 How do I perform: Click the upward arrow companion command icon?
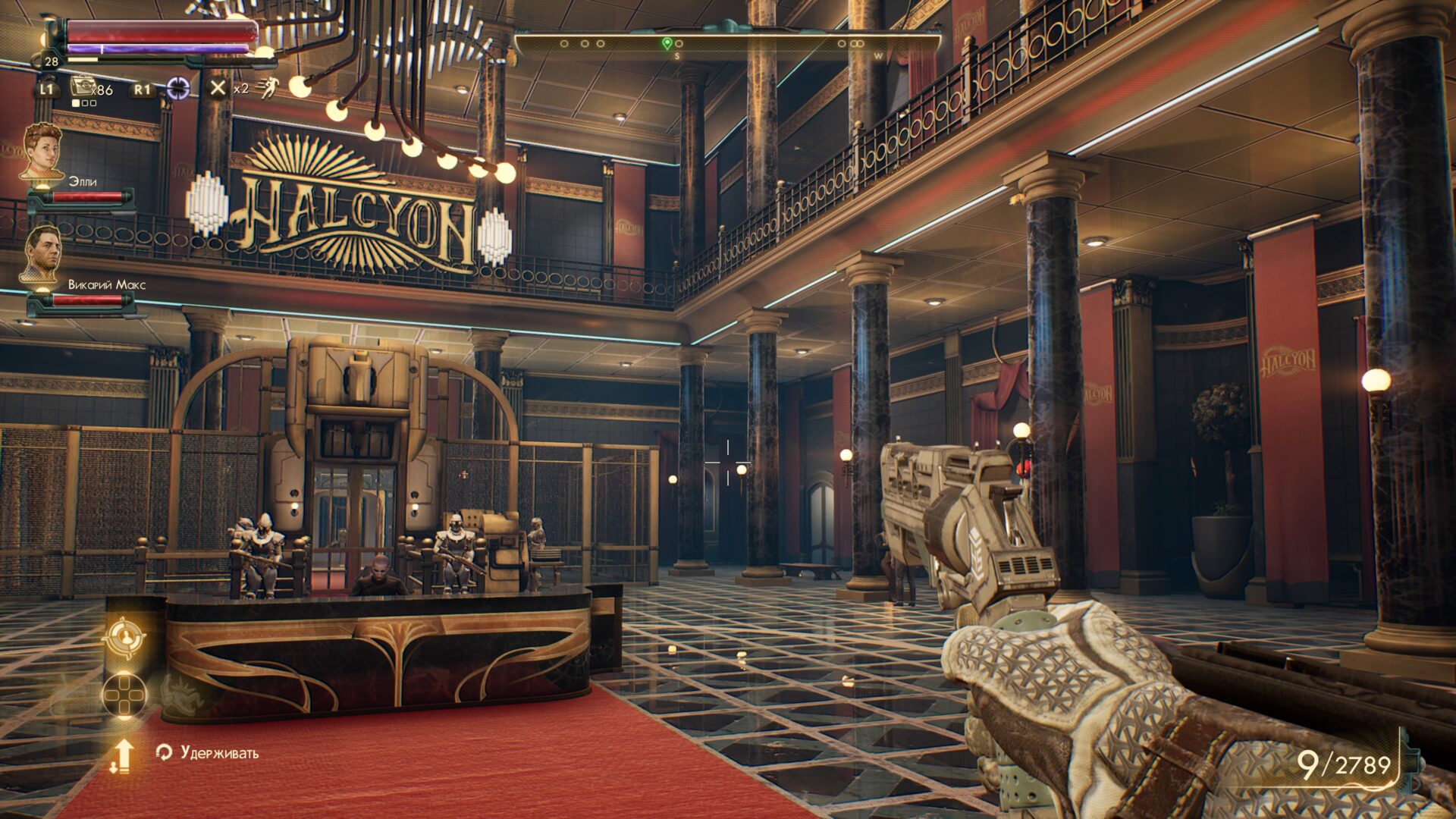(122, 755)
